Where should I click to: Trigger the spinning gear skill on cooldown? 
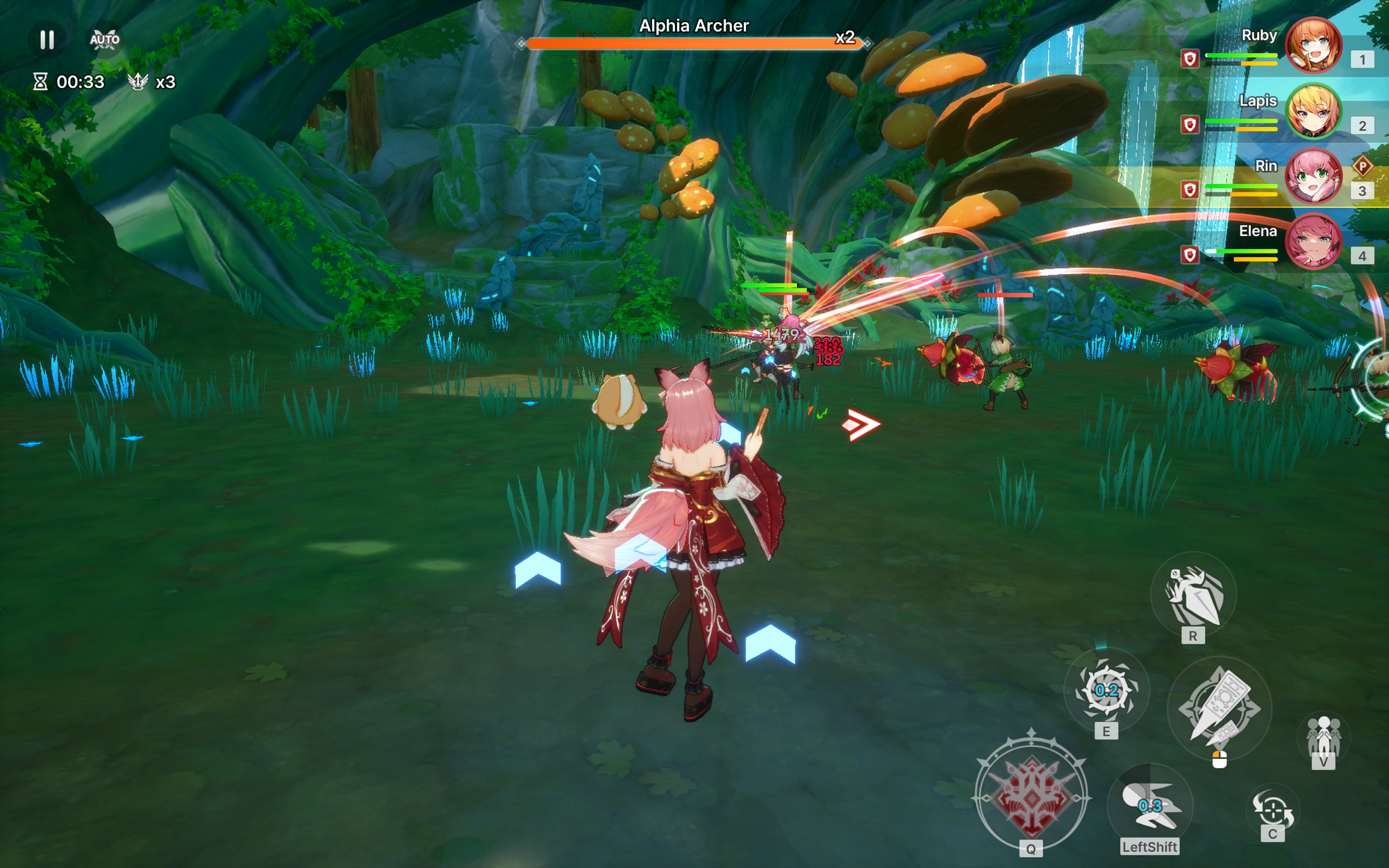(1106, 690)
